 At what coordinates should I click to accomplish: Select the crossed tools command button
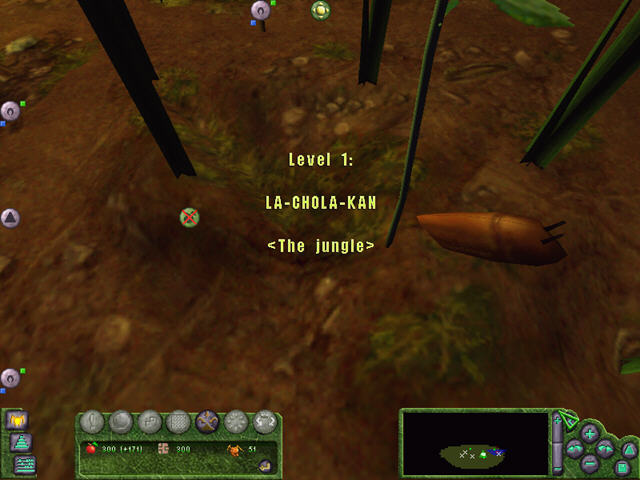(x=209, y=422)
